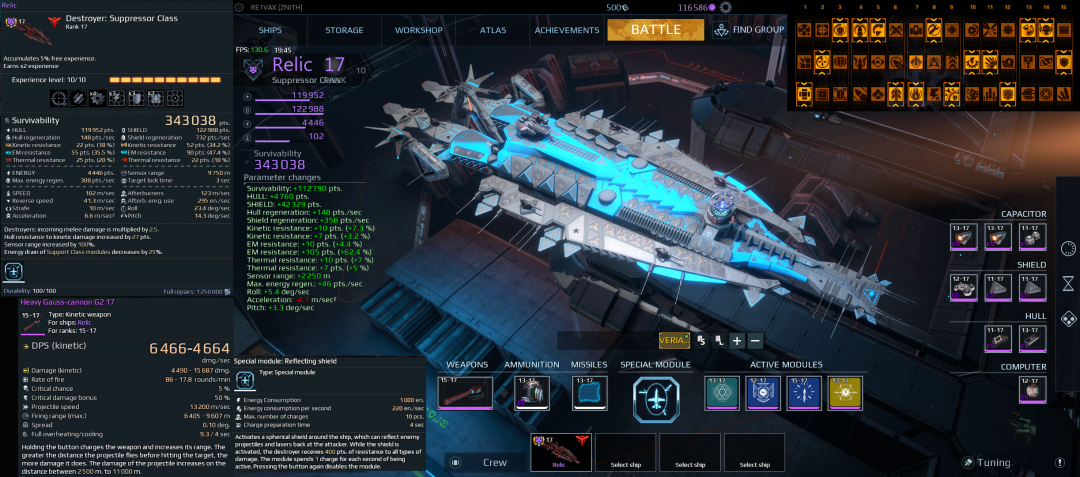1080x477 pixels.
Task: Switch to the Workshop tab
Action: (x=418, y=30)
